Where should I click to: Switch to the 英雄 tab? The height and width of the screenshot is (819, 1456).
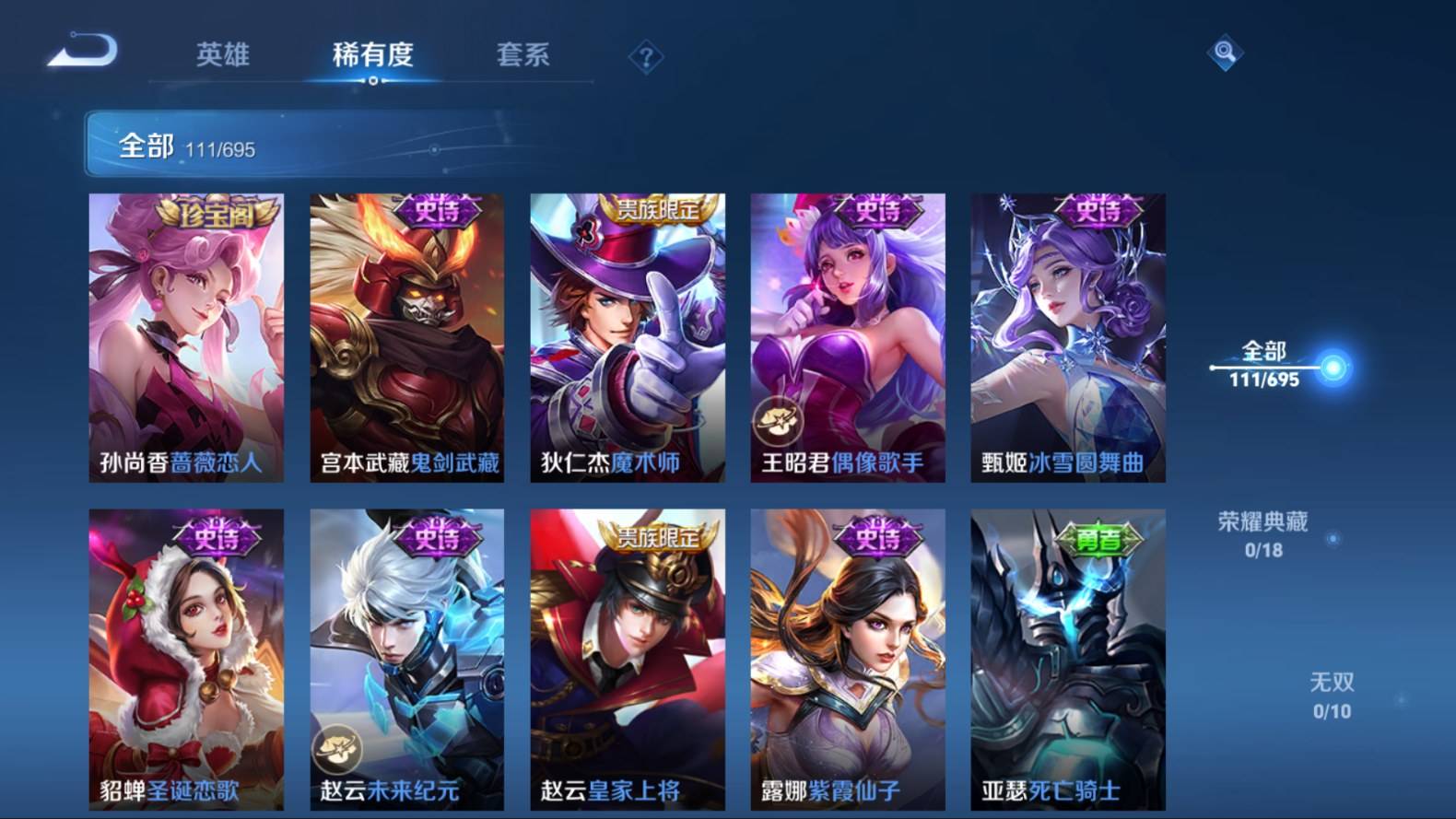pyautogui.click(x=223, y=55)
